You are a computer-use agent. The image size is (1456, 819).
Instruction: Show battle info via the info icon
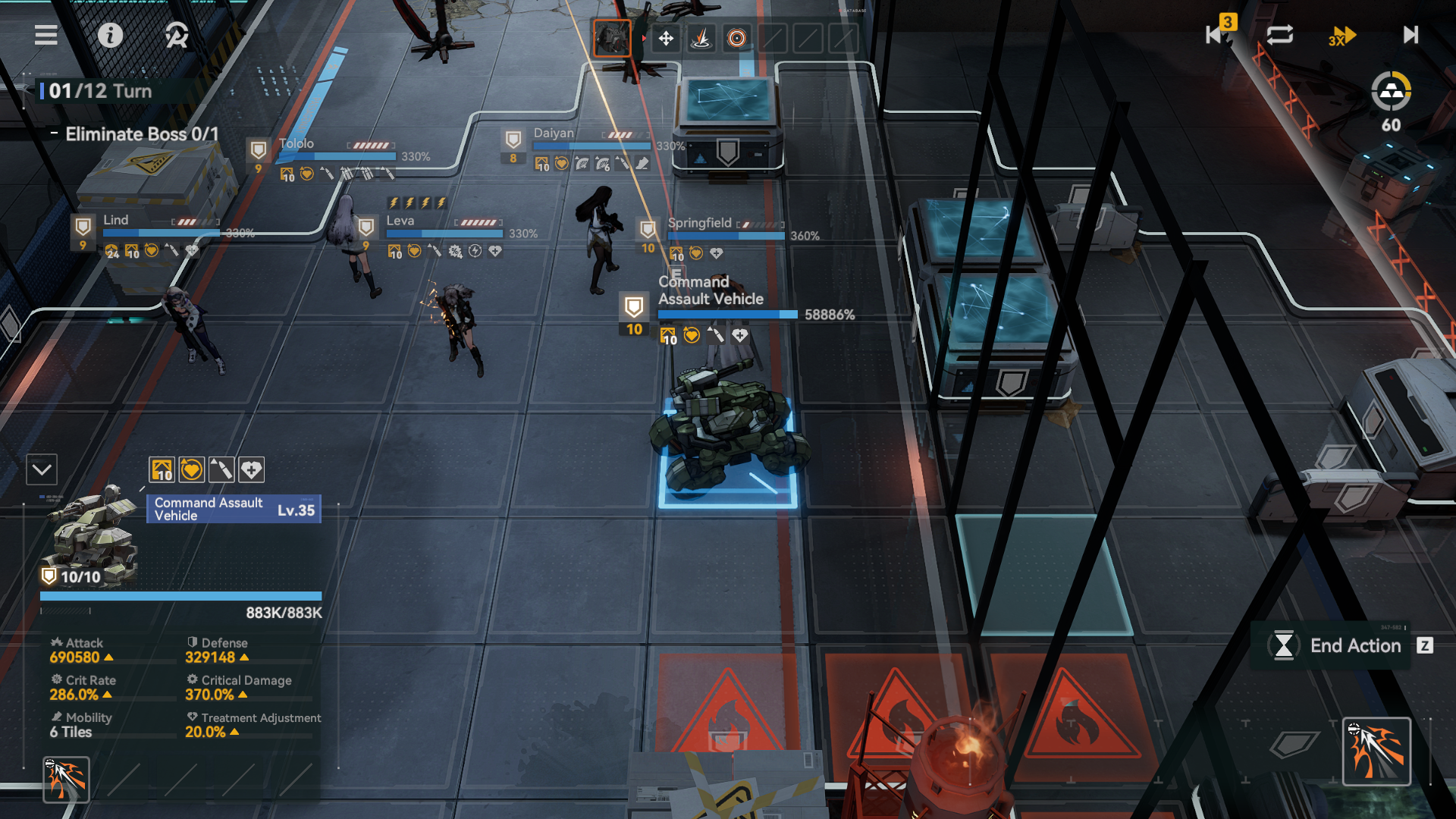click(110, 35)
